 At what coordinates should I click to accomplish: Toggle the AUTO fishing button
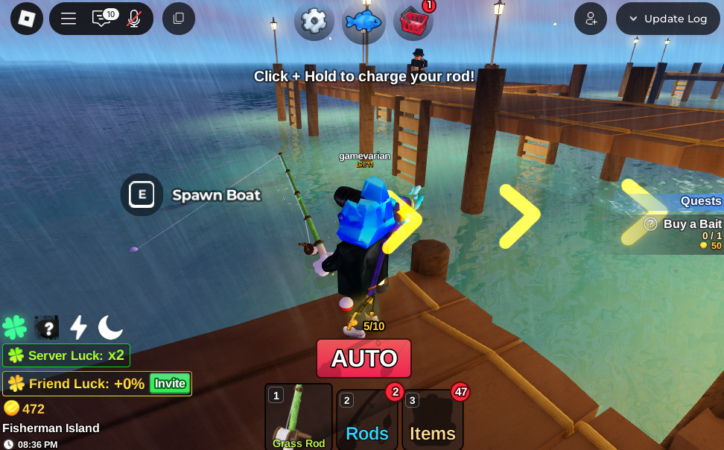(363, 358)
